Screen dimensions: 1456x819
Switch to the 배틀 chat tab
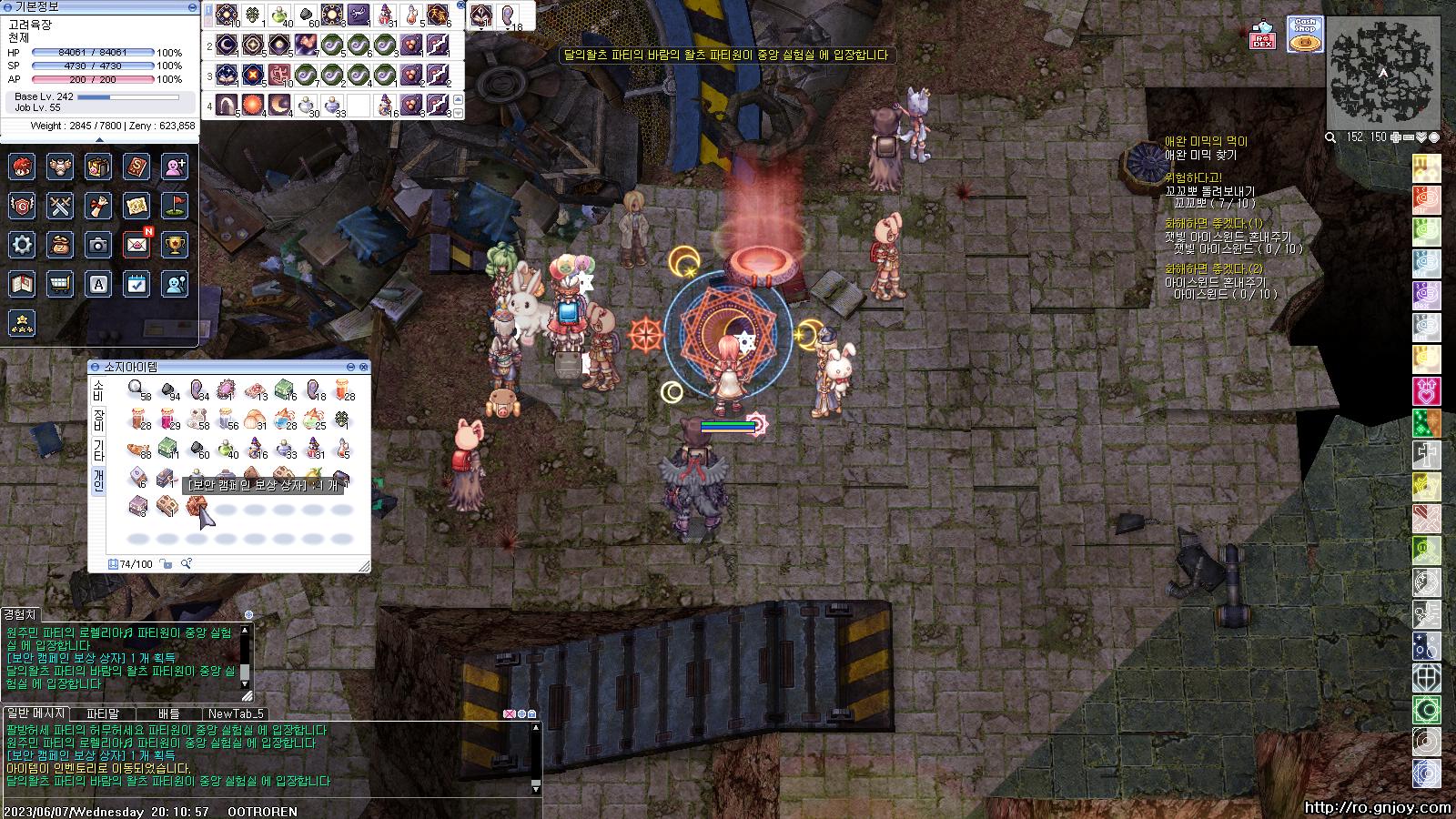tap(169, 713)
